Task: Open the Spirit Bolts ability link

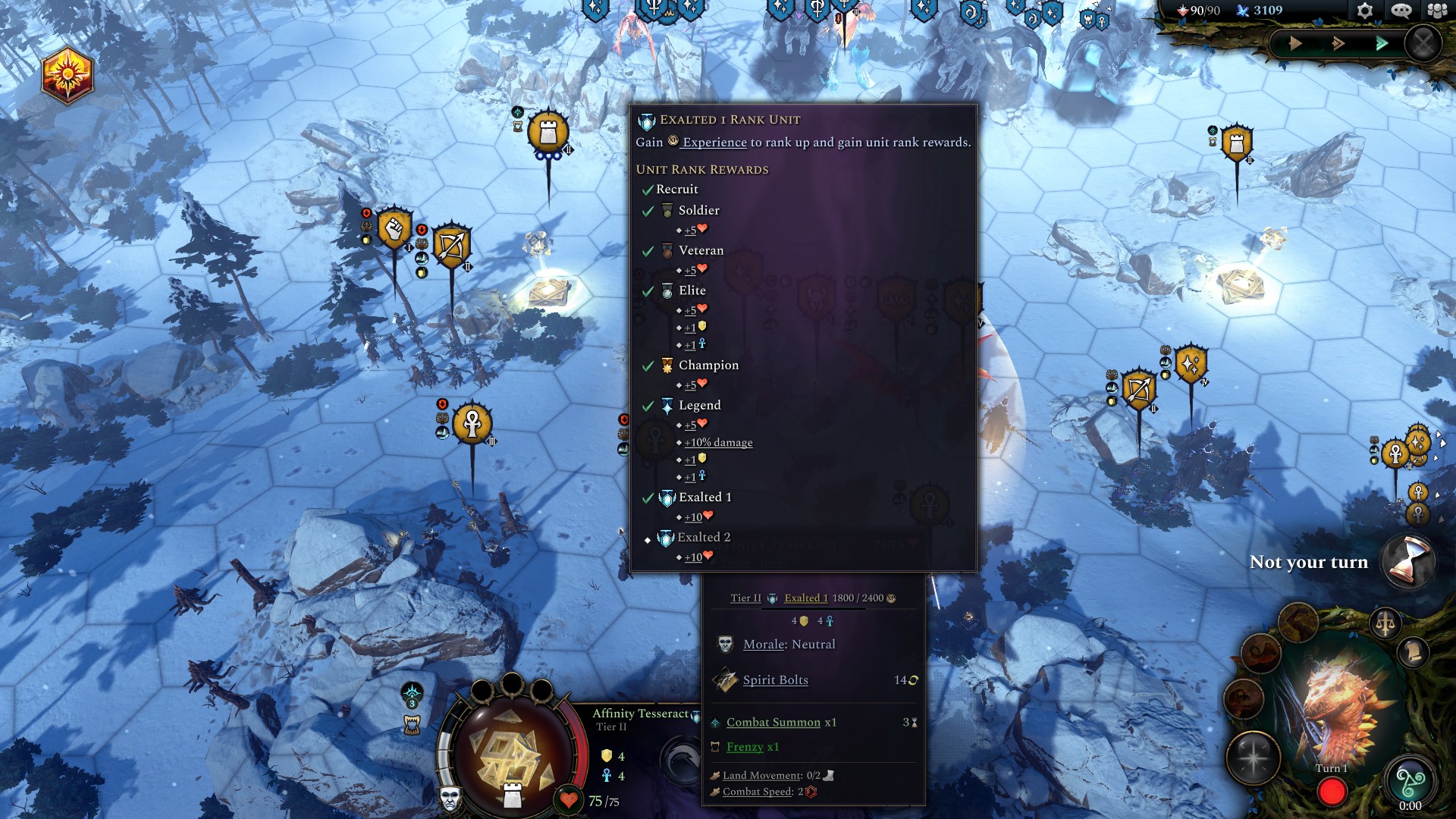Action: [x=775, y=680]
